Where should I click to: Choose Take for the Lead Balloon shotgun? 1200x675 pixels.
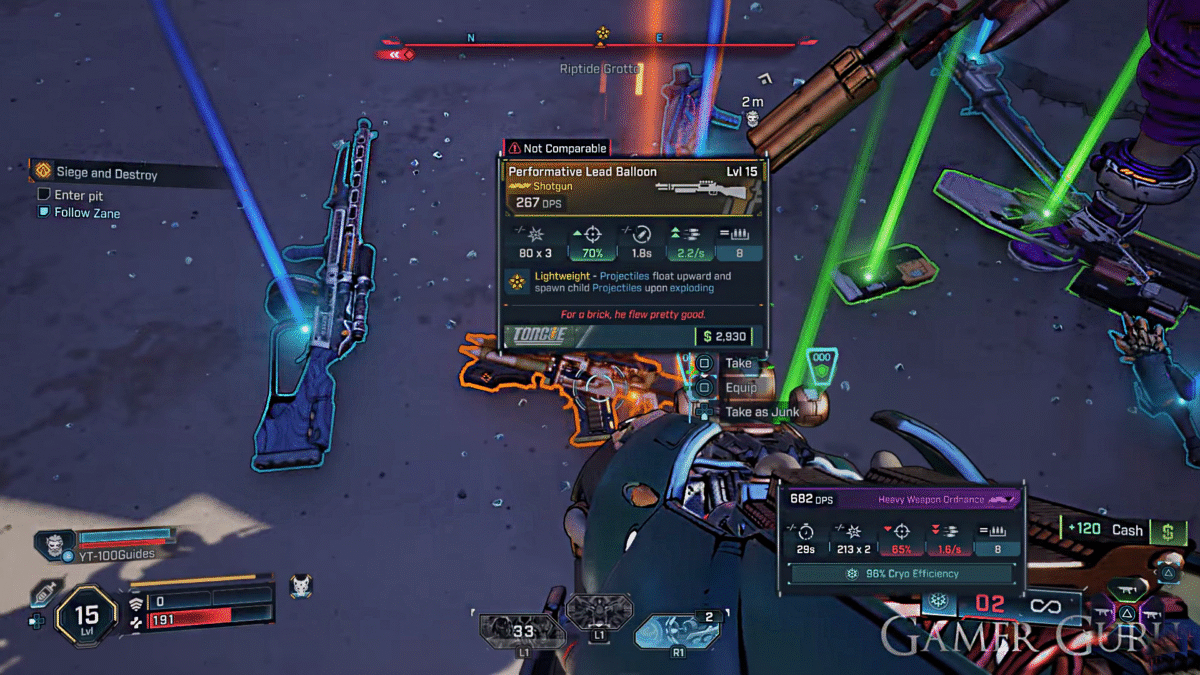tap(738, 363)
